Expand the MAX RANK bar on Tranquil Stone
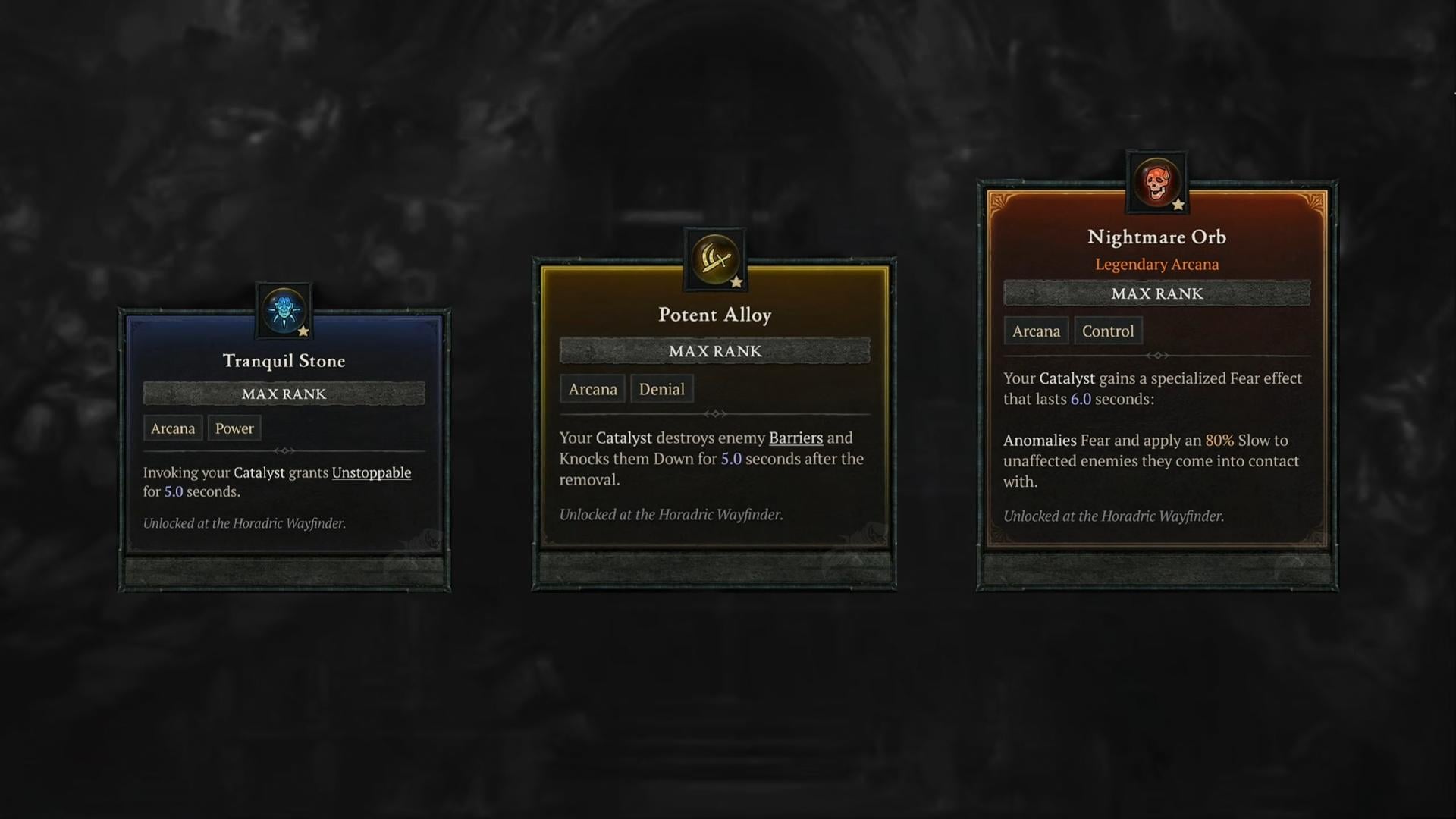 click(x=283, y=393)
